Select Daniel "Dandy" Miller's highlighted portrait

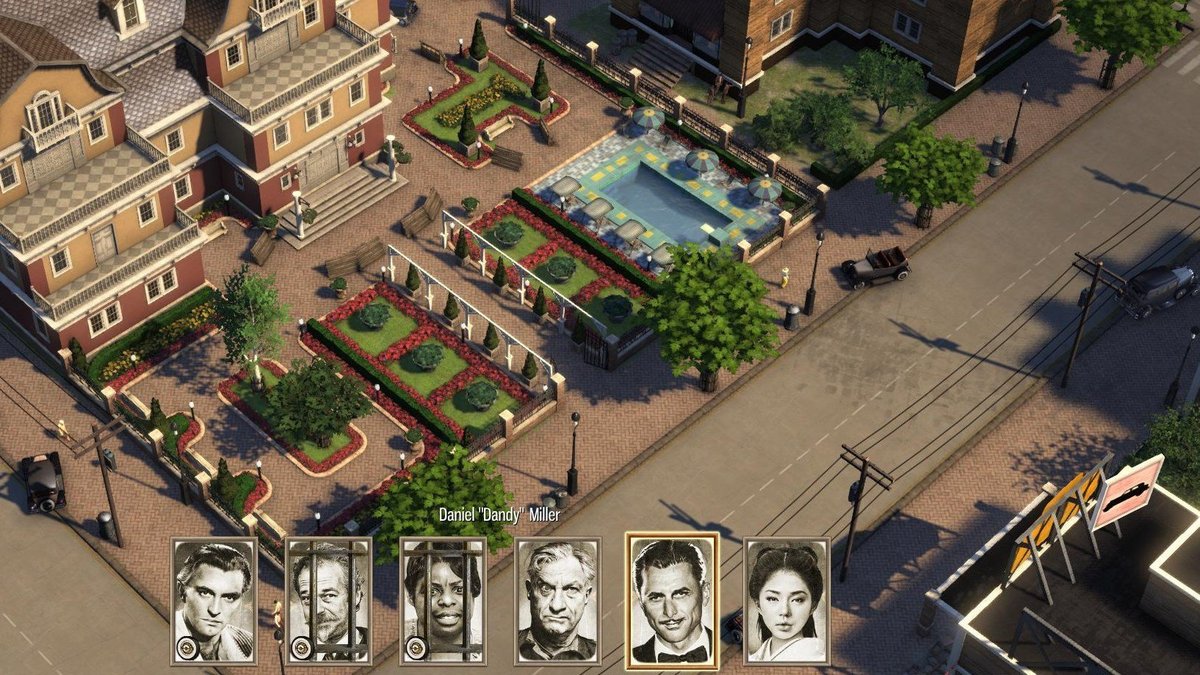click(672, 601)
